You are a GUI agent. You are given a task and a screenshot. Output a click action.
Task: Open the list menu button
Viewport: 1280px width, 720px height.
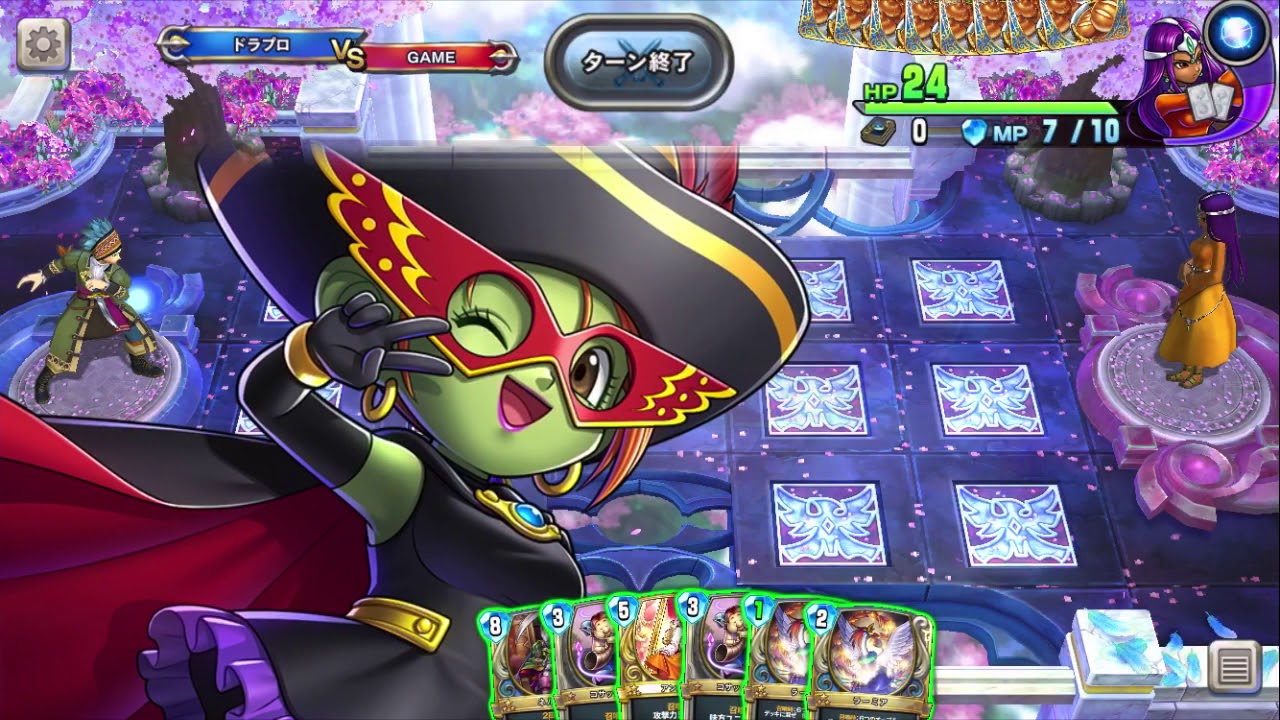pos(1234,663)
